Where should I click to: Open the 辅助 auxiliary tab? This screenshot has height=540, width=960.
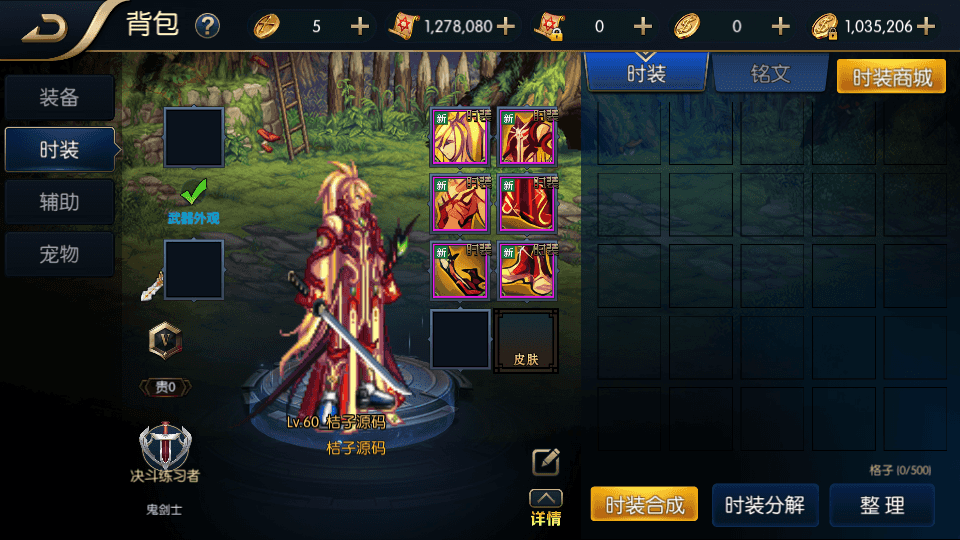point(59,202)
